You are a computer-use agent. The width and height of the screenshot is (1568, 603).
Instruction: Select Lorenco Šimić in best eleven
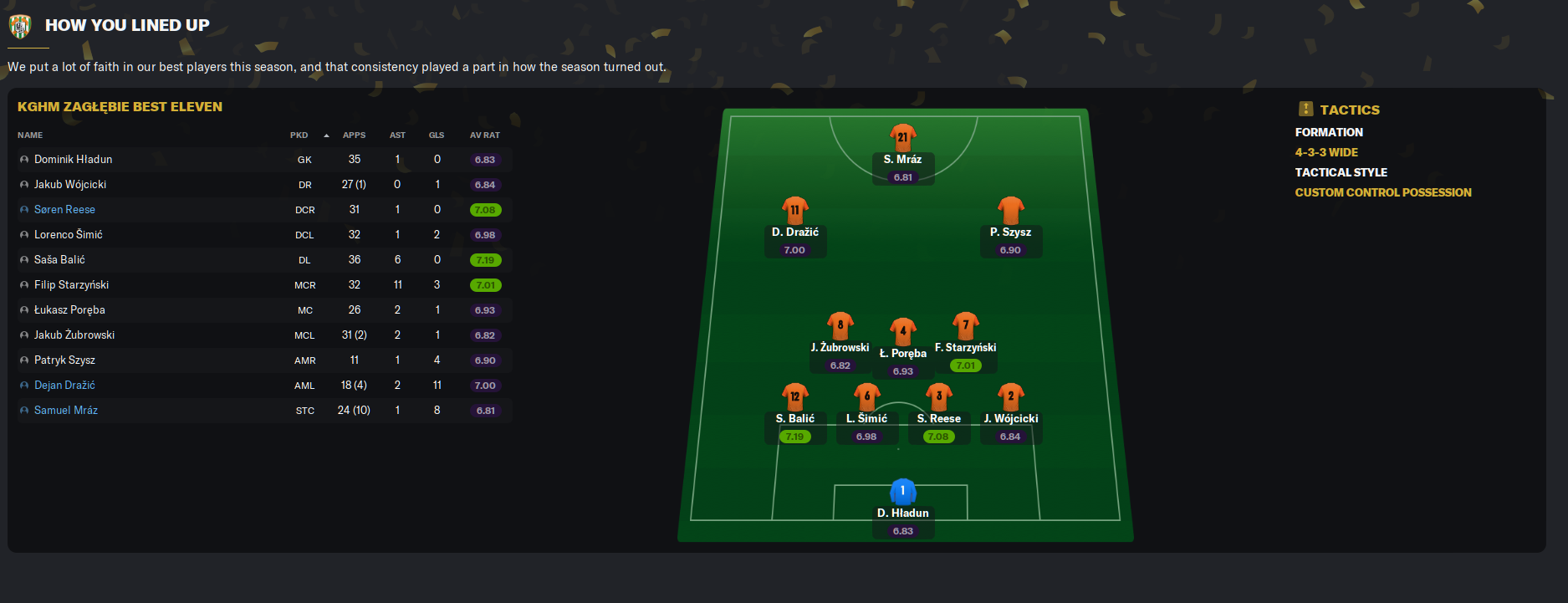[68, 235]
